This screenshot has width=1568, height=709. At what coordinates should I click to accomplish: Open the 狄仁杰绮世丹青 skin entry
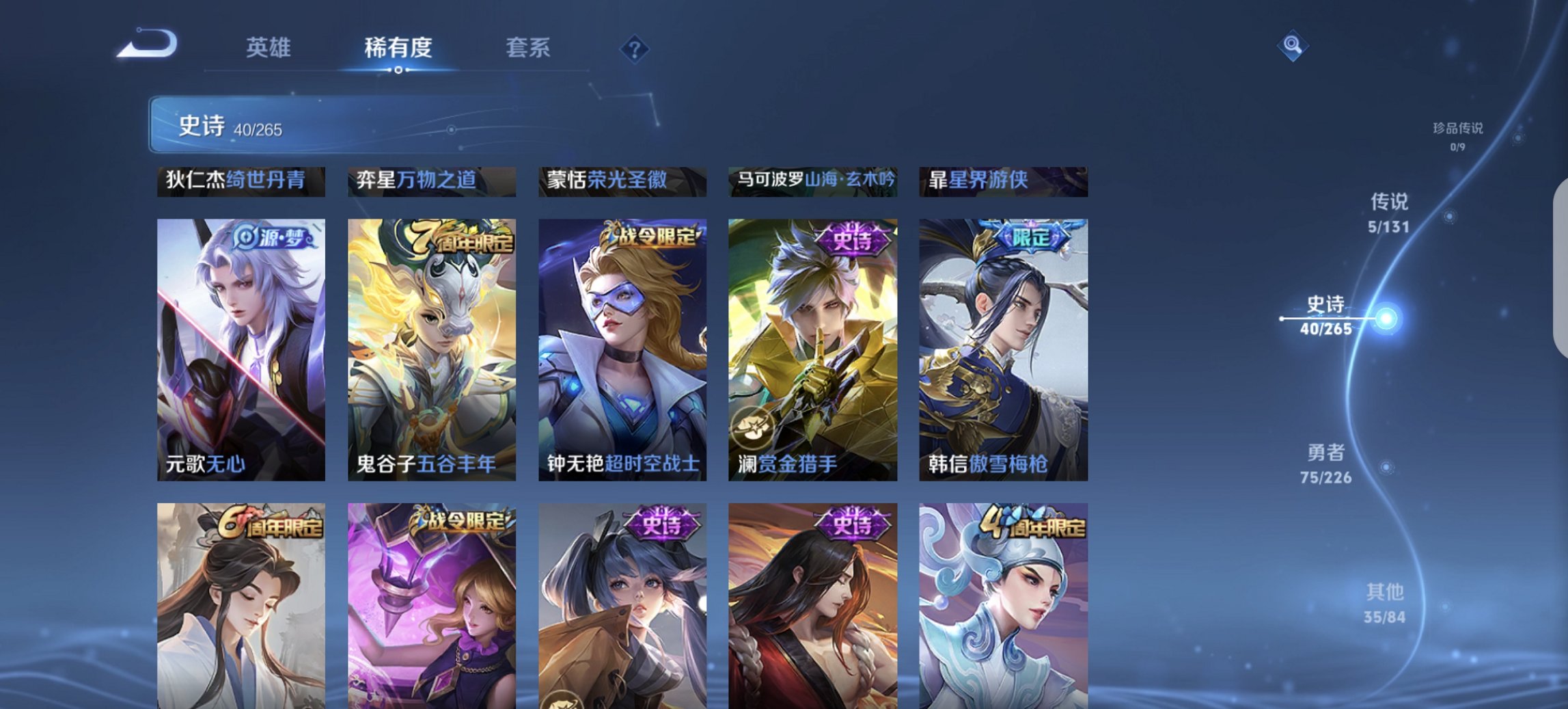click(x=240, y=180)
